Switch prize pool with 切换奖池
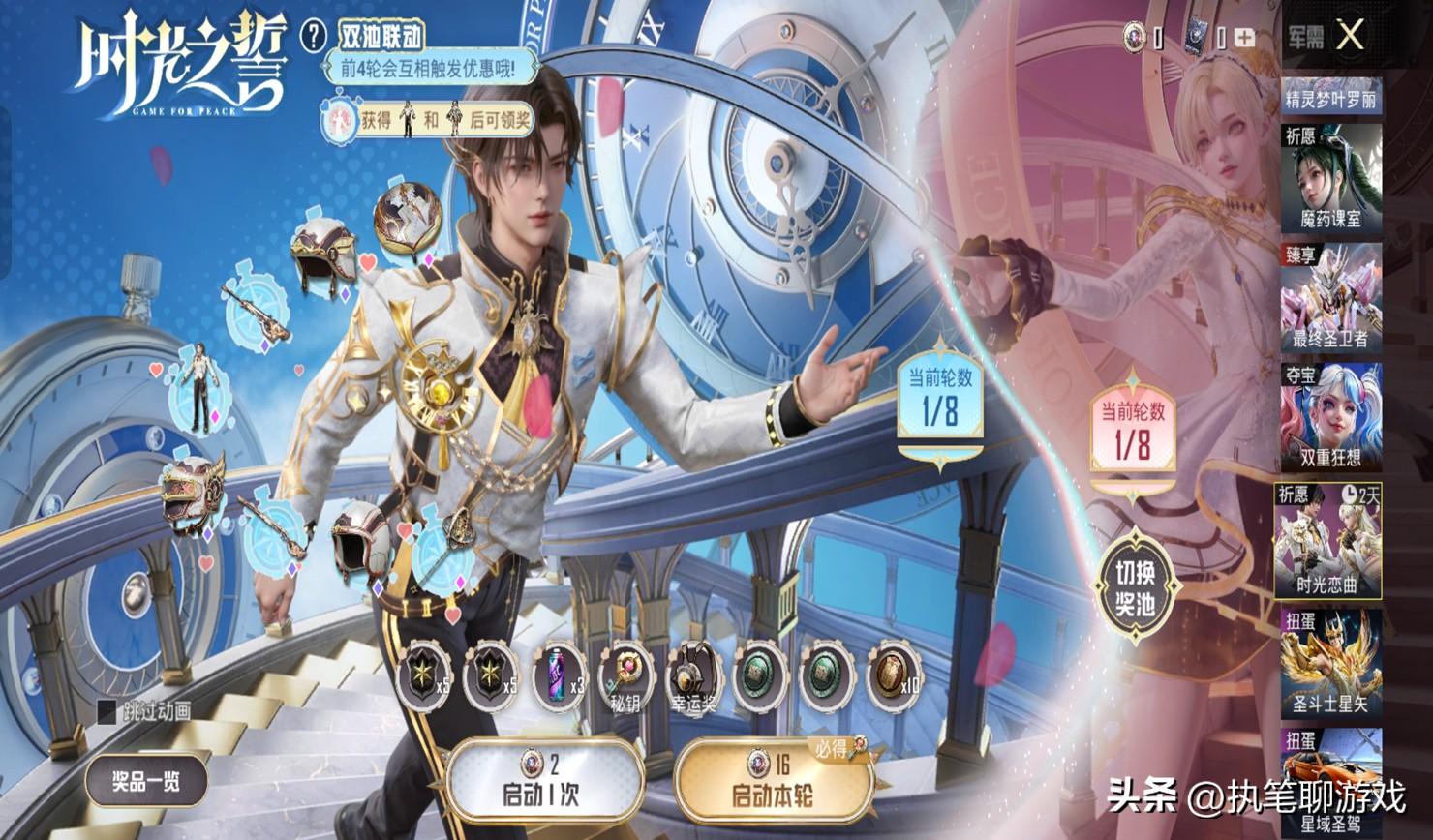Screen dimensions: 1433x840 (x=1137, y=588)
